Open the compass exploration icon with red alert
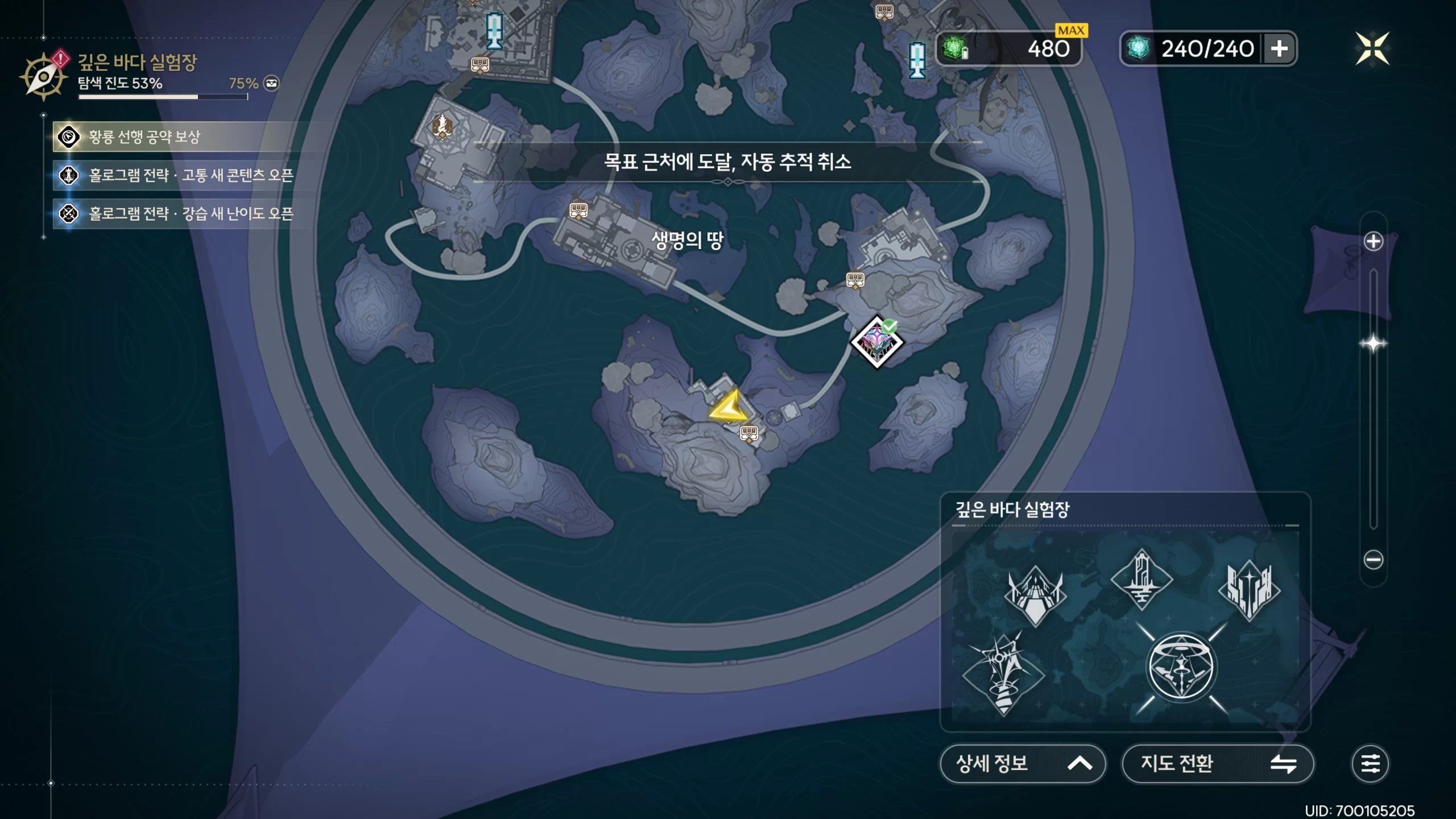This screenshot has width=1456, height=819. (x=43, y=77)
